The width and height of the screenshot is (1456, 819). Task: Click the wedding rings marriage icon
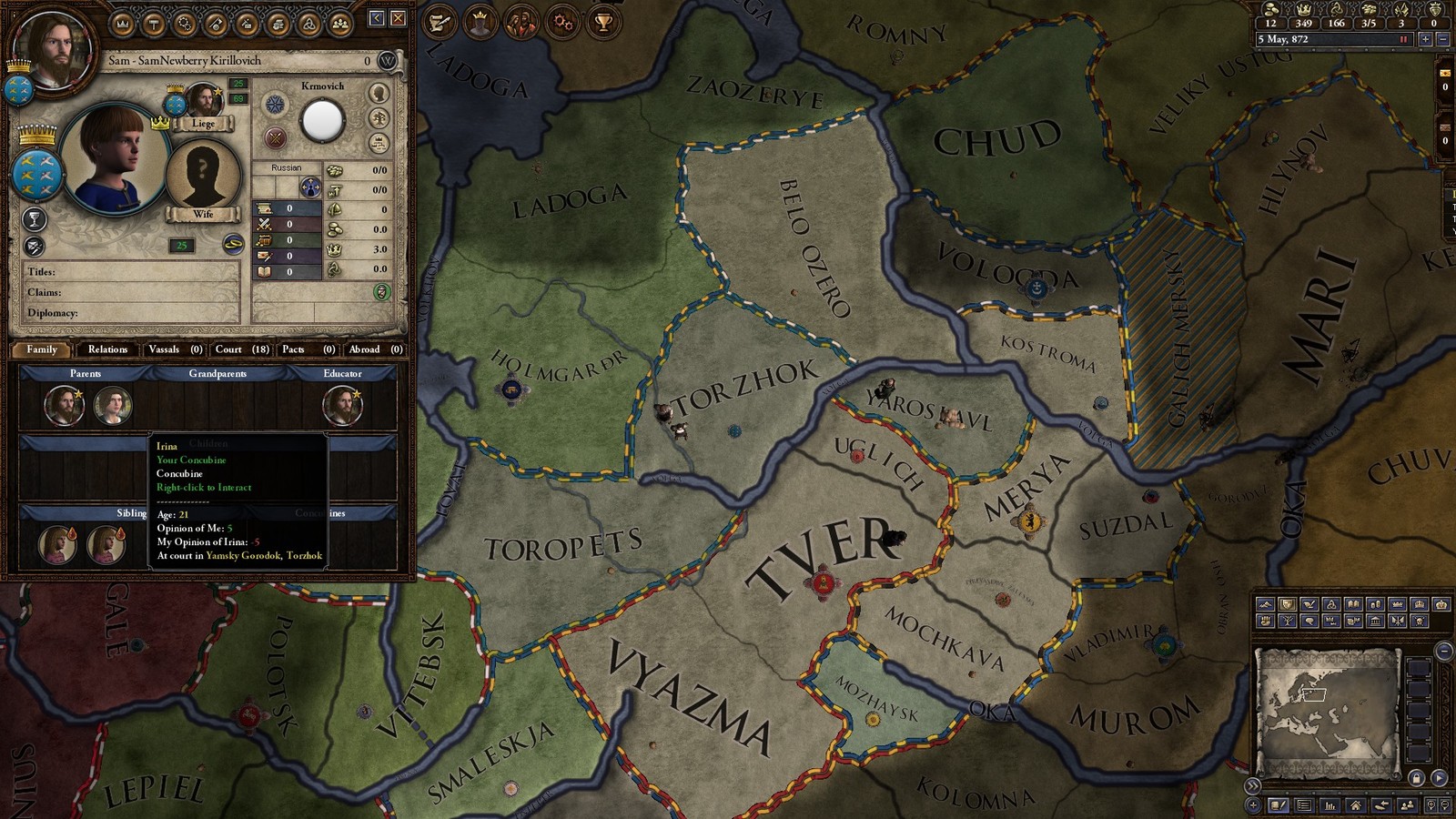pyautogui.click(x=233, y=244)
